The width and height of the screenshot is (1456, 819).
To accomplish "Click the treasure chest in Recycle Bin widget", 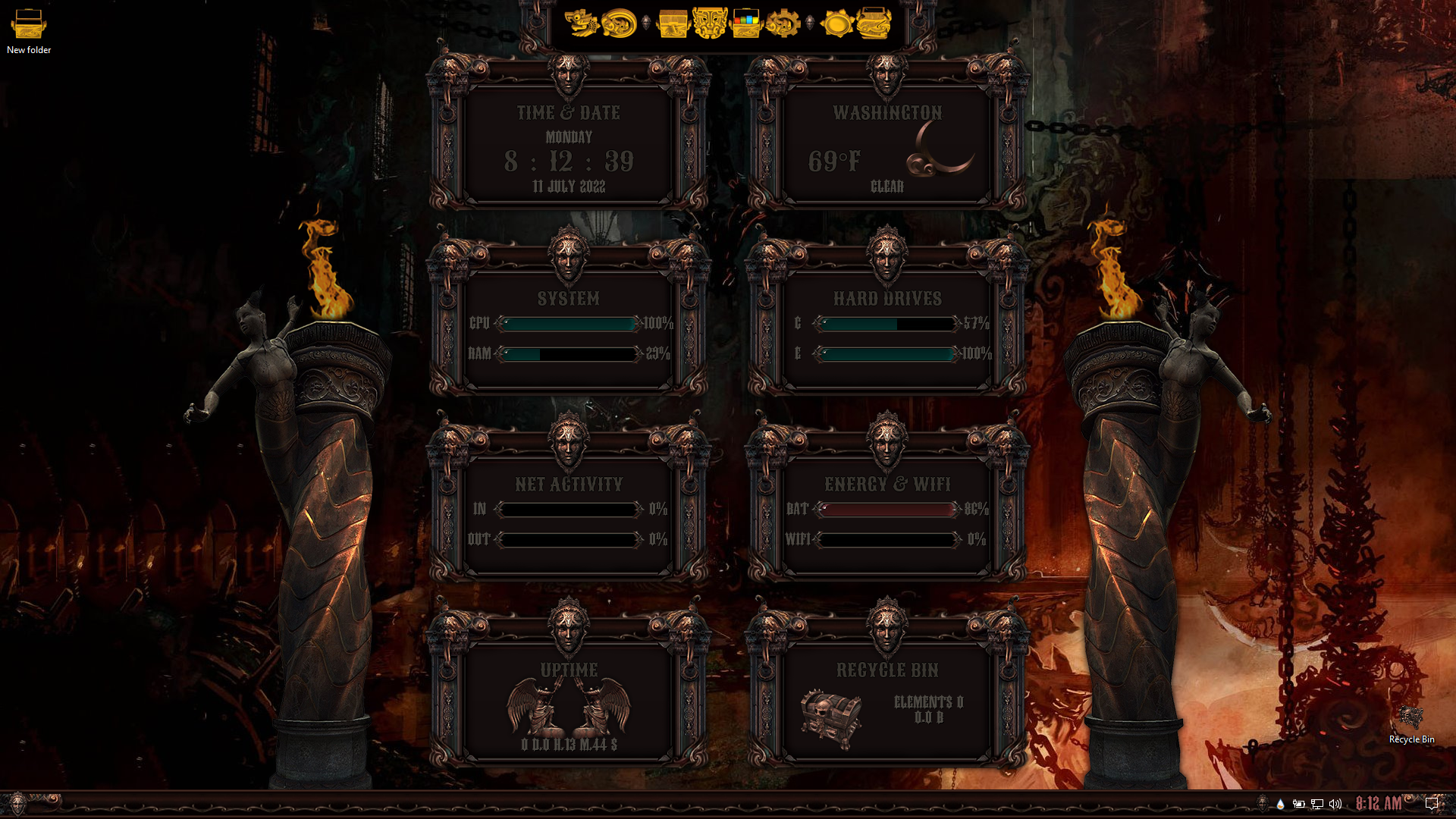I will click(x=831, y=718).
